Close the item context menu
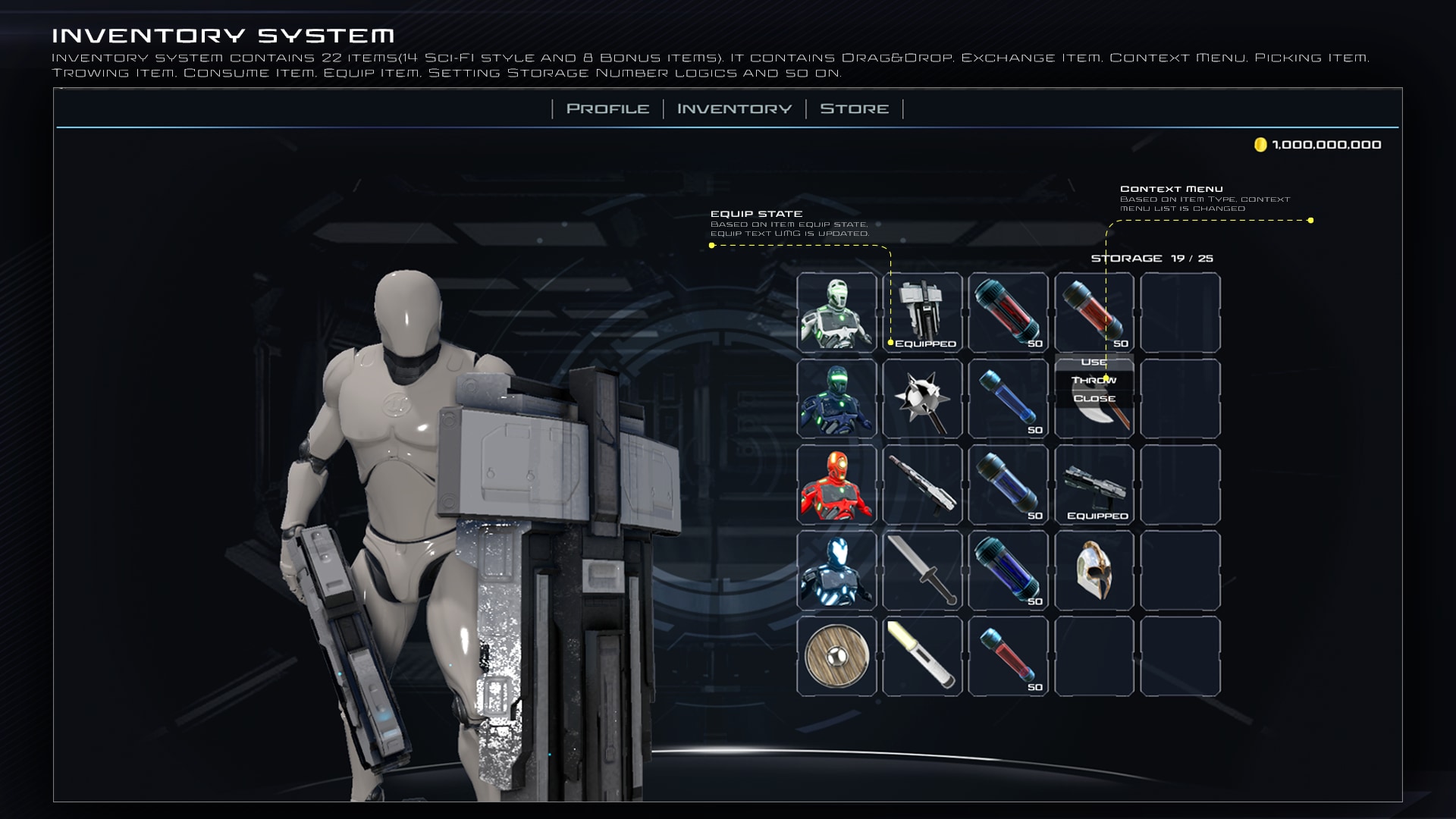1456x819 pixels. [1095, 397]
